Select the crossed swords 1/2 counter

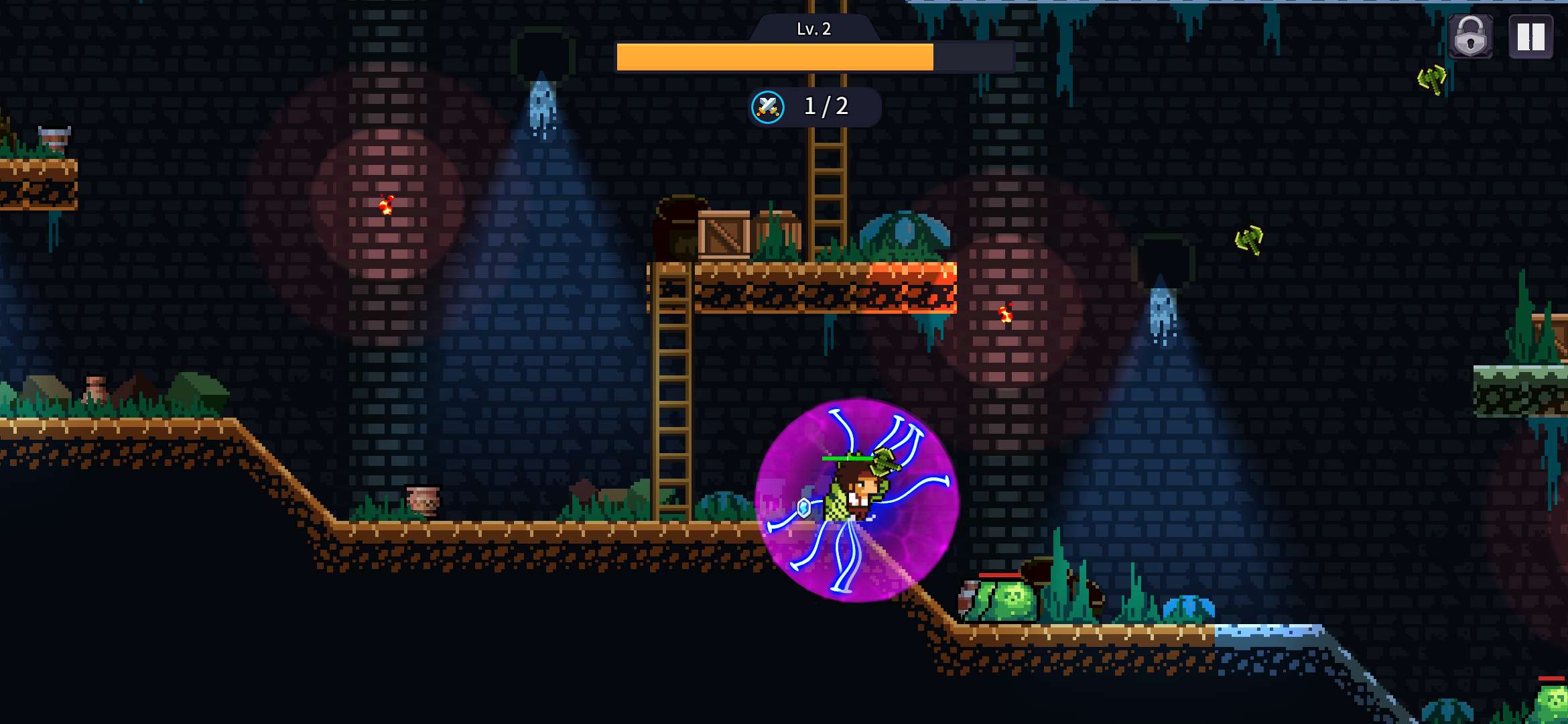click(x=813, y=107)
